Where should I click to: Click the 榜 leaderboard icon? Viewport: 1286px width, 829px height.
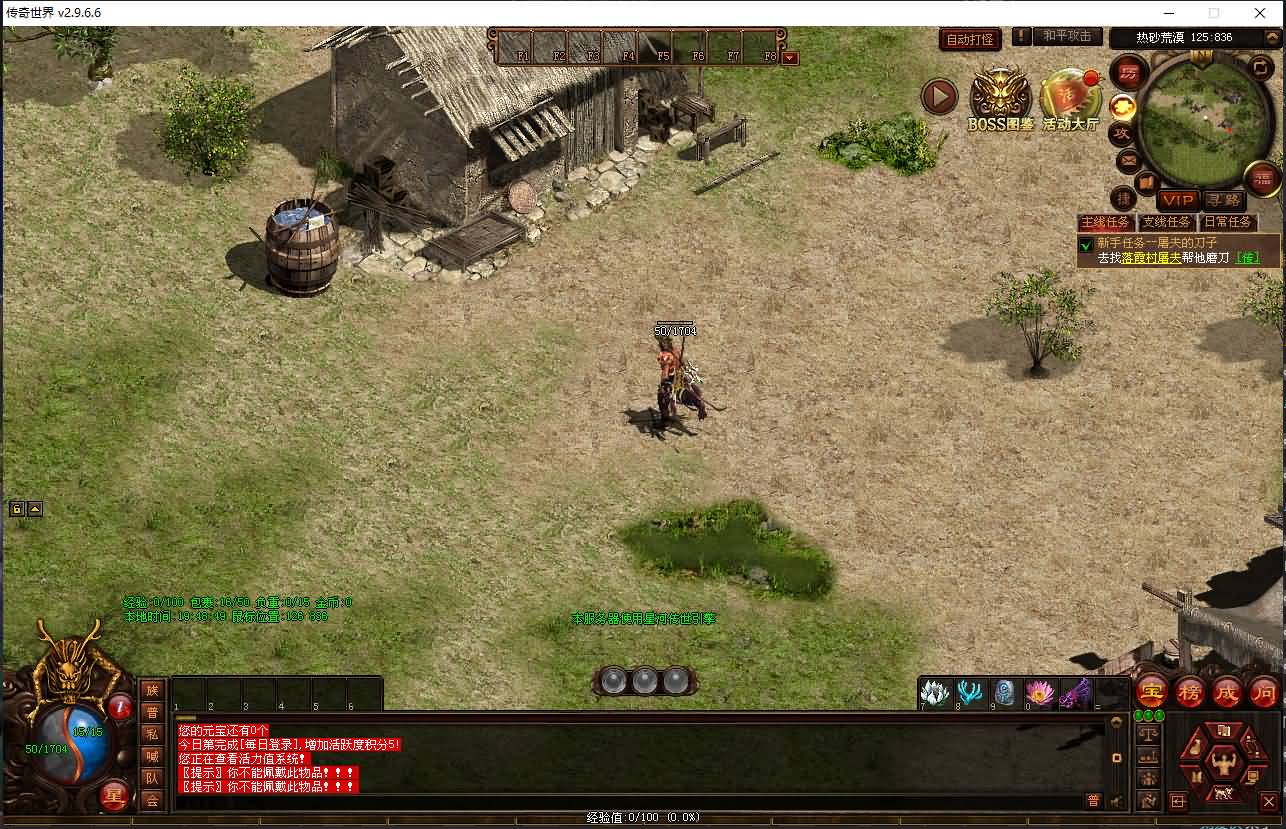pos(1189,693)
